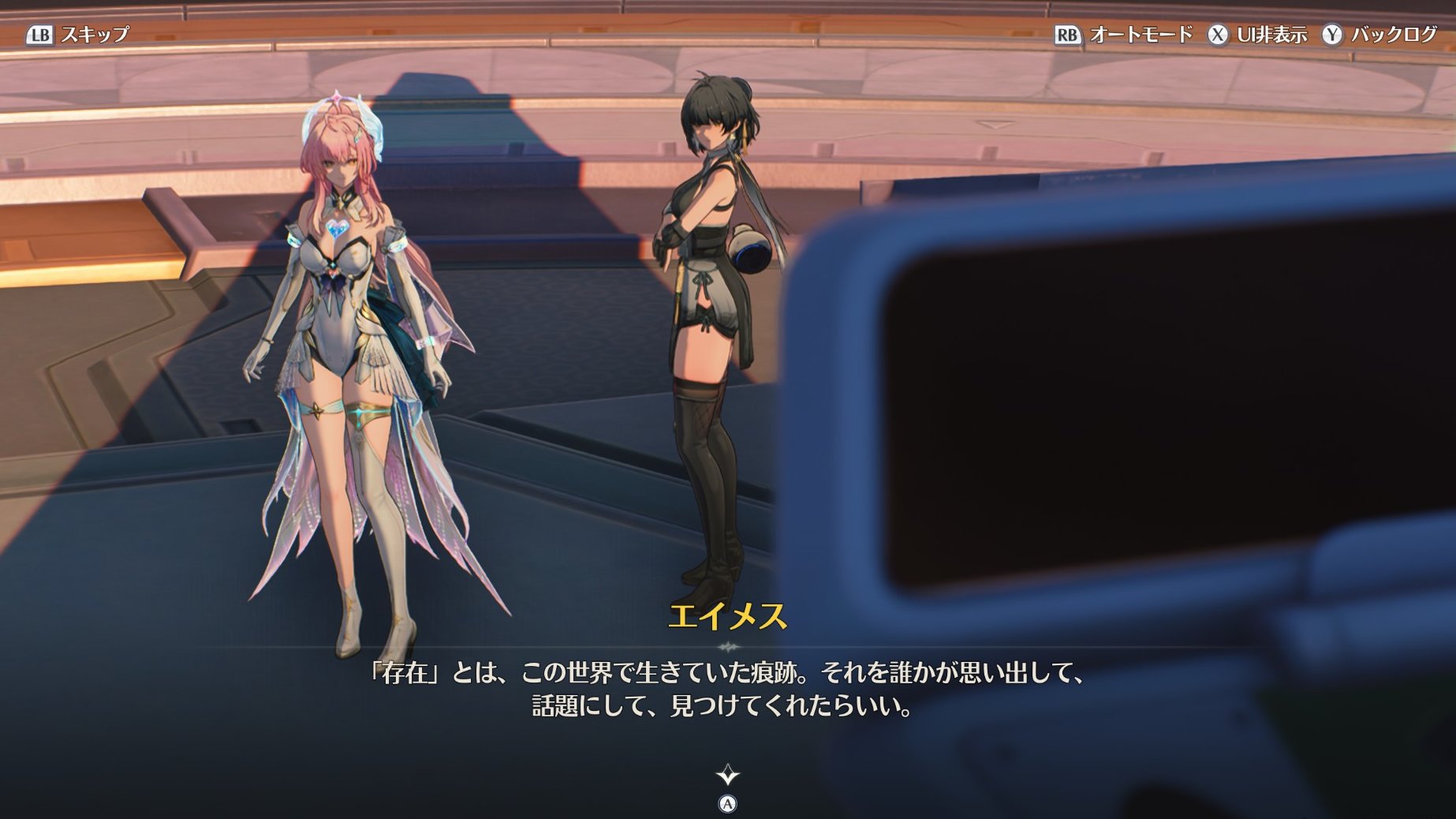Skip the dialogue with スキップ

click(x=78, y=35)
